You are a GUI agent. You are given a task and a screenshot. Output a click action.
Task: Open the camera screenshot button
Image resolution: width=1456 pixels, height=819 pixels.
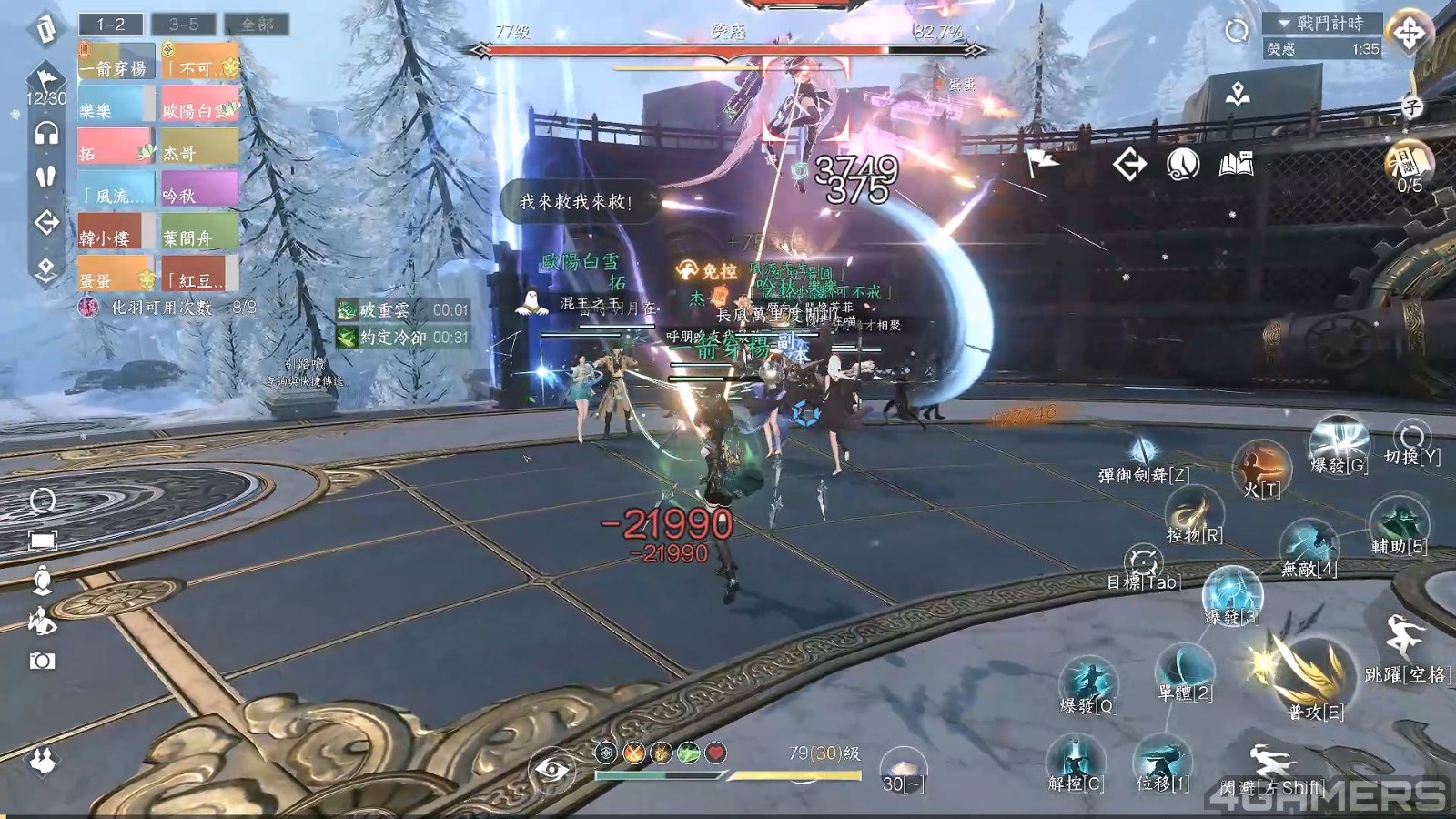42,661
